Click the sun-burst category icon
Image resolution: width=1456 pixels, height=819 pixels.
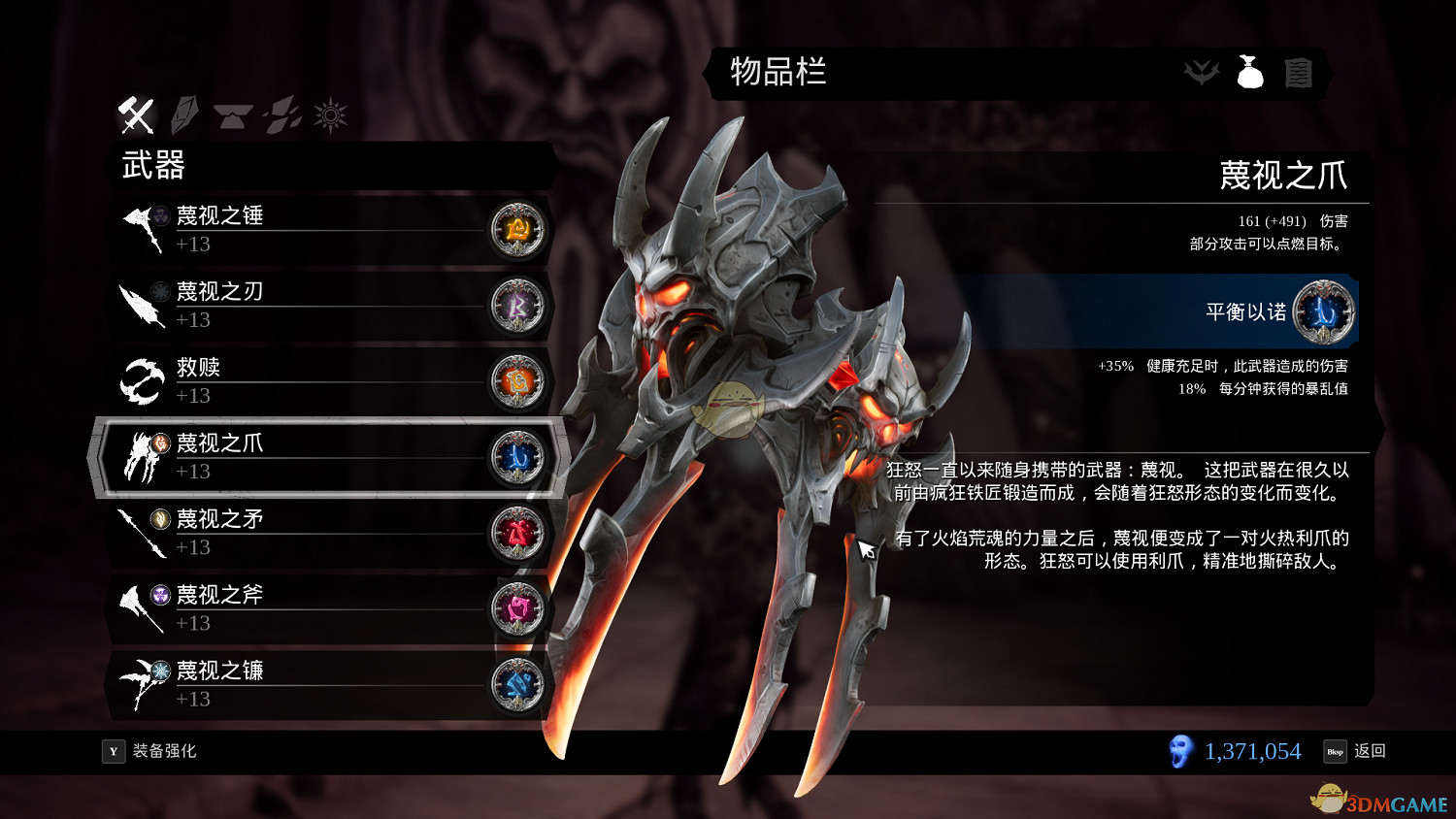click(330, 114)
